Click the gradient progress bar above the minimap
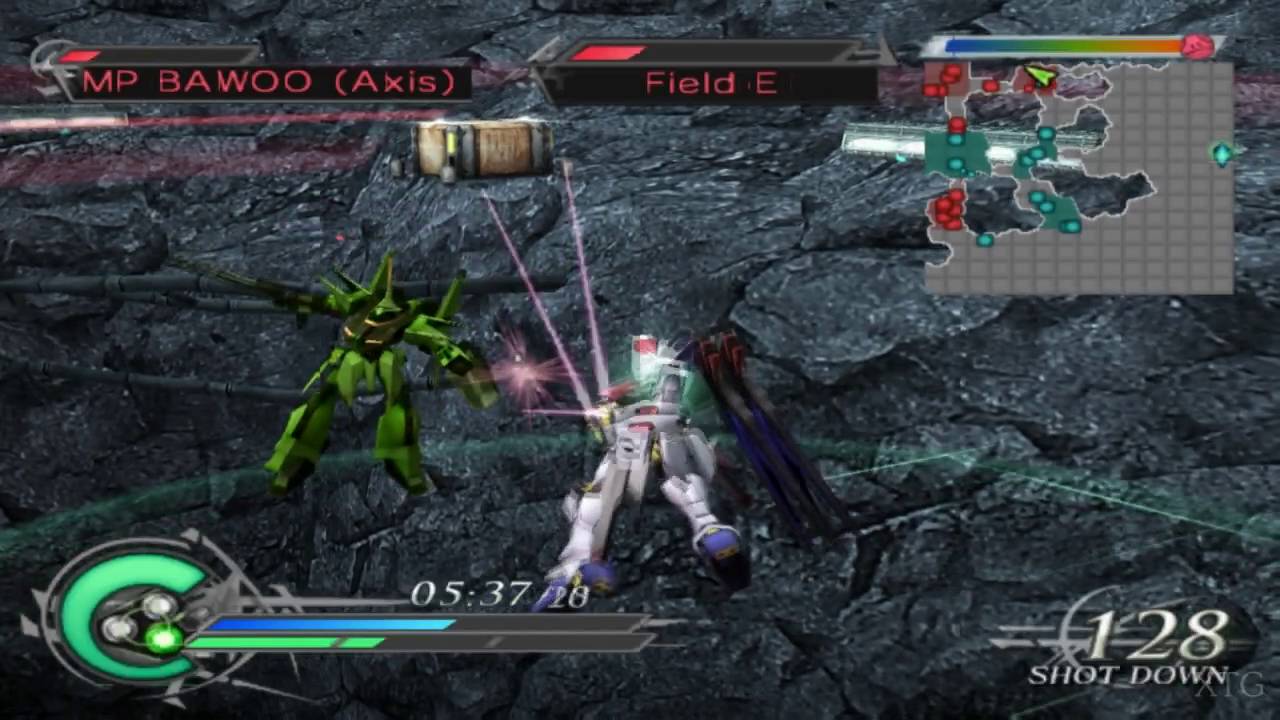 (x=1060, y=44)
